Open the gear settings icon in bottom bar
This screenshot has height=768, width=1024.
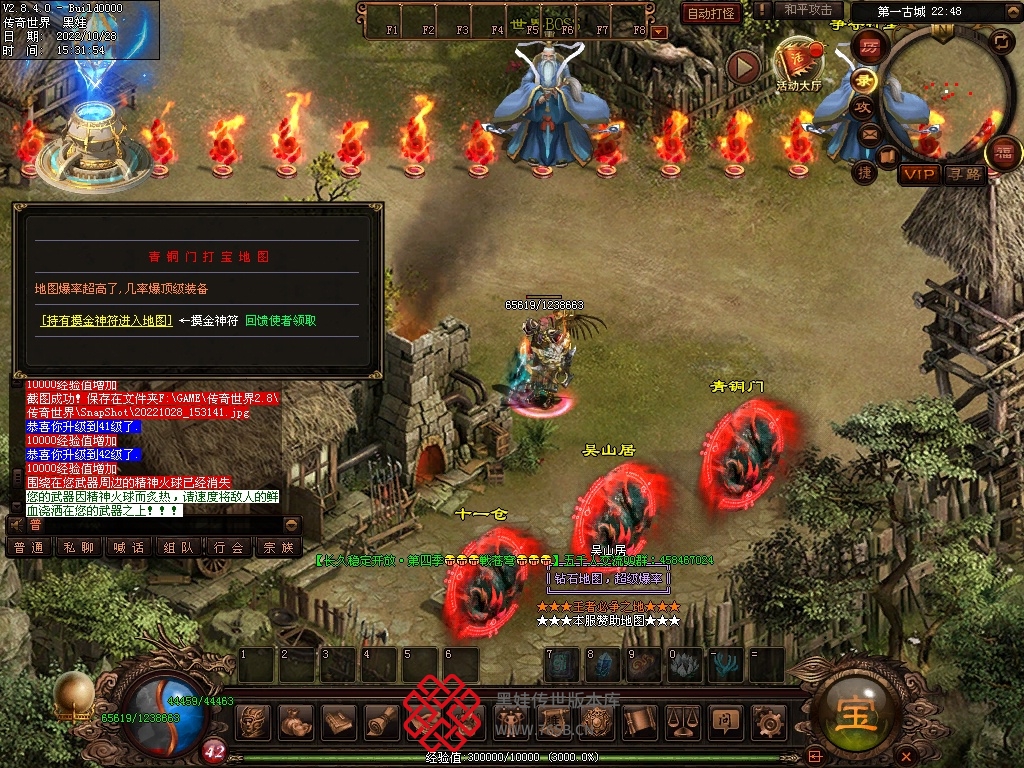coord(769,720)
